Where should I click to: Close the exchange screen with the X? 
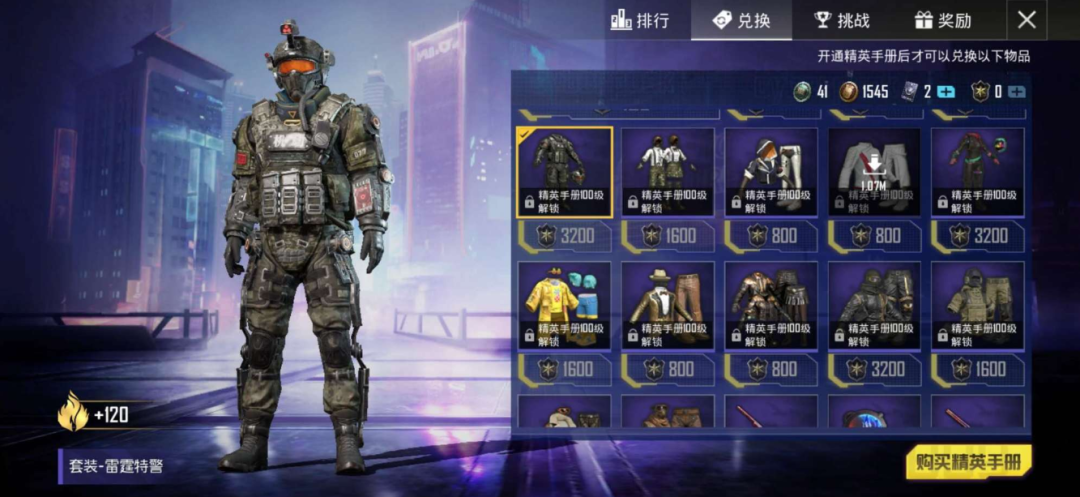[1027, 20]
